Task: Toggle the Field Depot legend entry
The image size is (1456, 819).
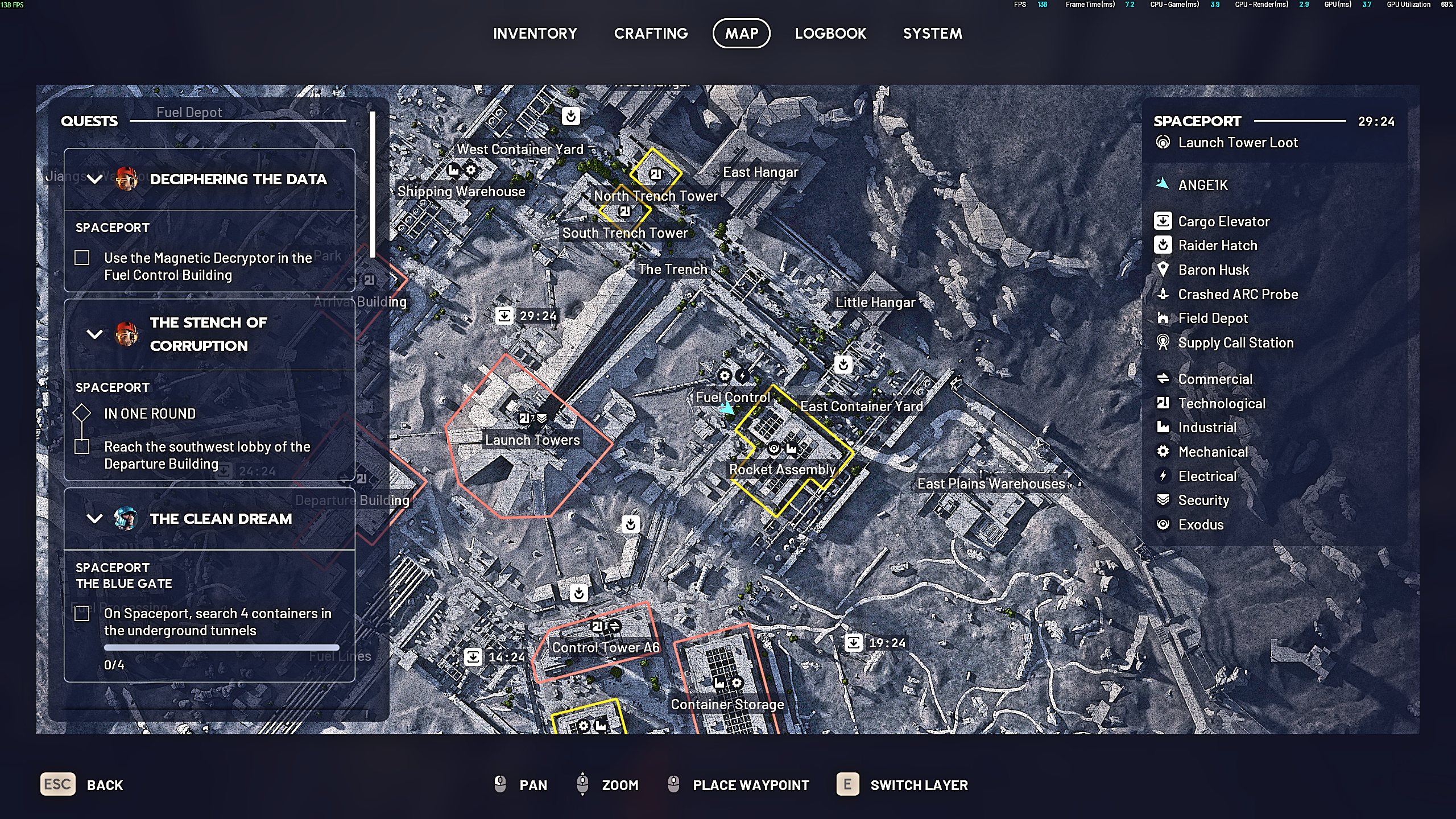Action: pos(1213,318)
